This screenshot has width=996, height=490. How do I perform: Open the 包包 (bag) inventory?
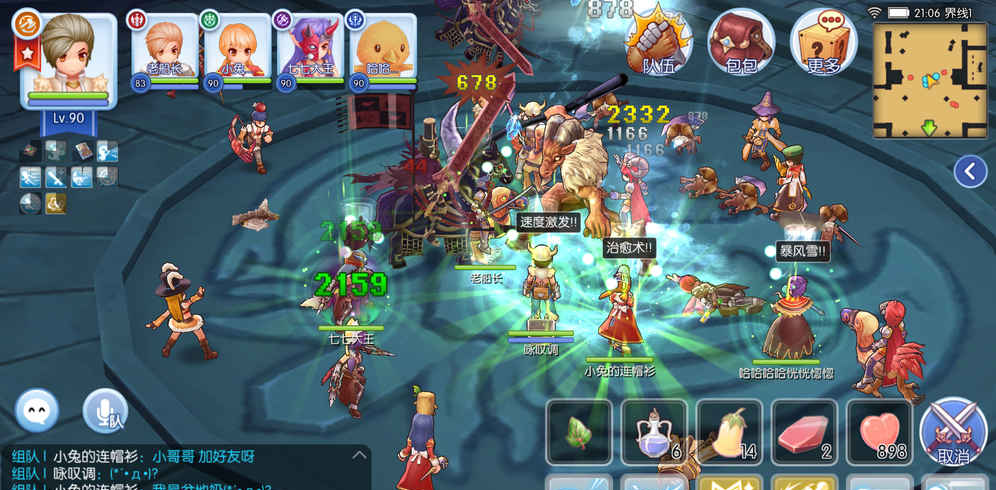coord(741,42)
